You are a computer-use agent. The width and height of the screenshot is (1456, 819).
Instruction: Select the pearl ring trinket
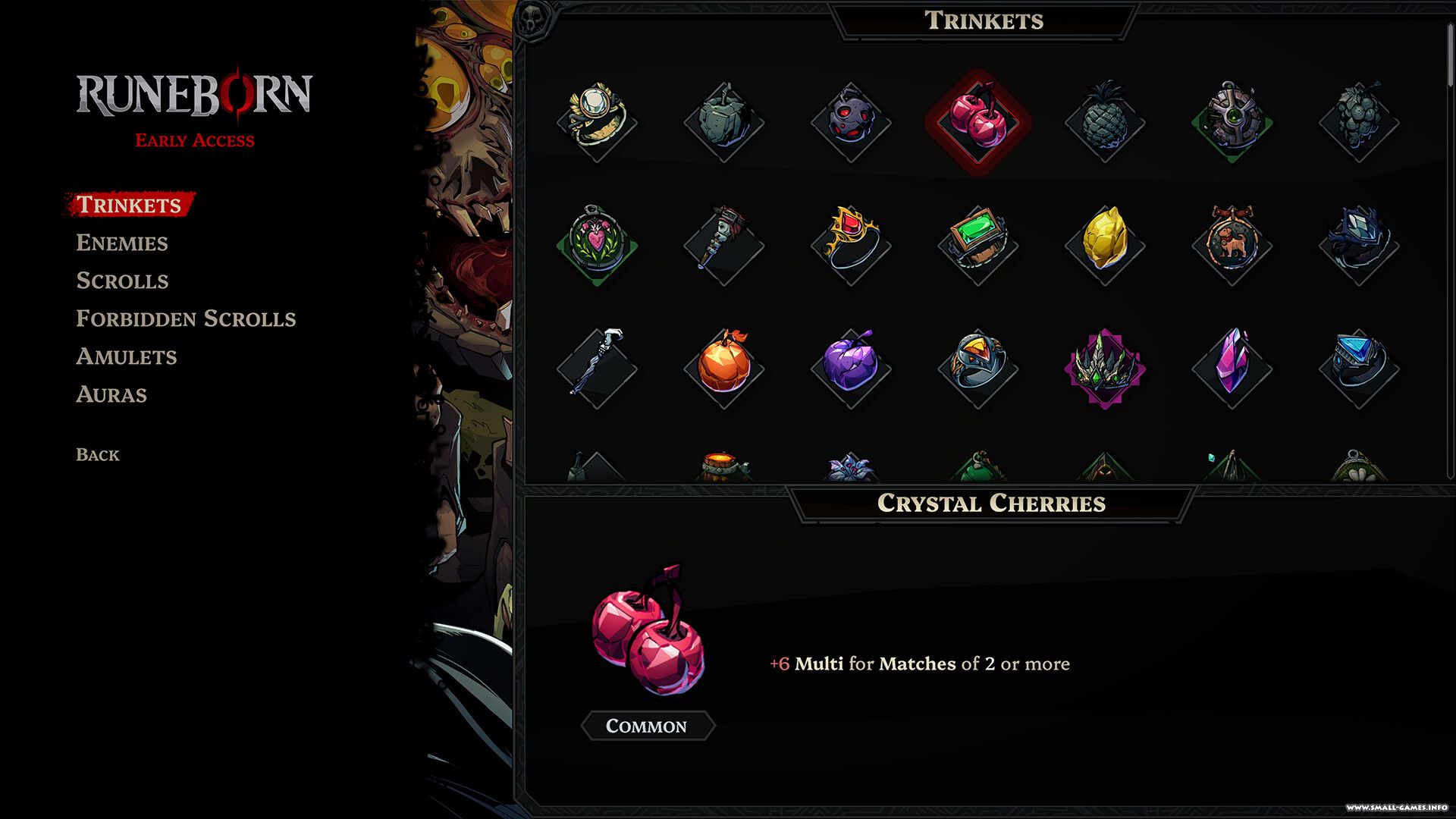pos(597,120)
